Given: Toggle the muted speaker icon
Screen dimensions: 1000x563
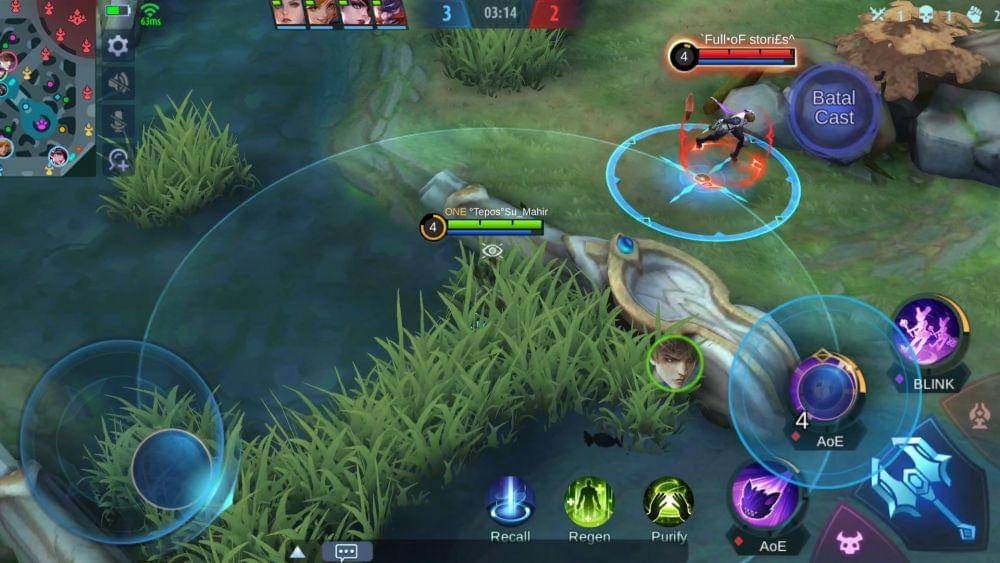Looking at the screenshot, I should tap(118, 83).
